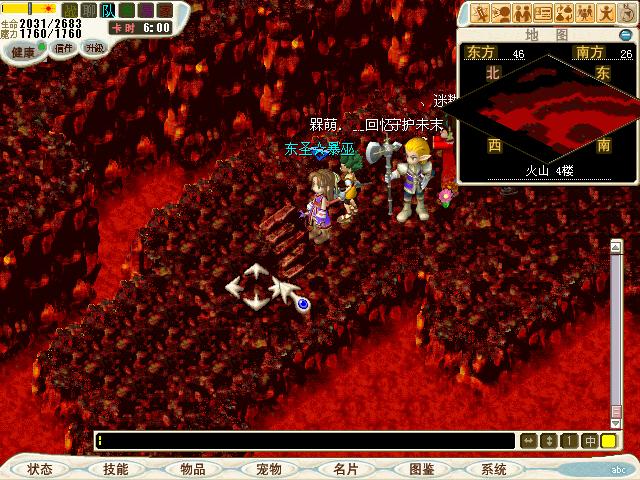Click the business card icon above the map
Screen dimensions: 640x480
(543, 13)
